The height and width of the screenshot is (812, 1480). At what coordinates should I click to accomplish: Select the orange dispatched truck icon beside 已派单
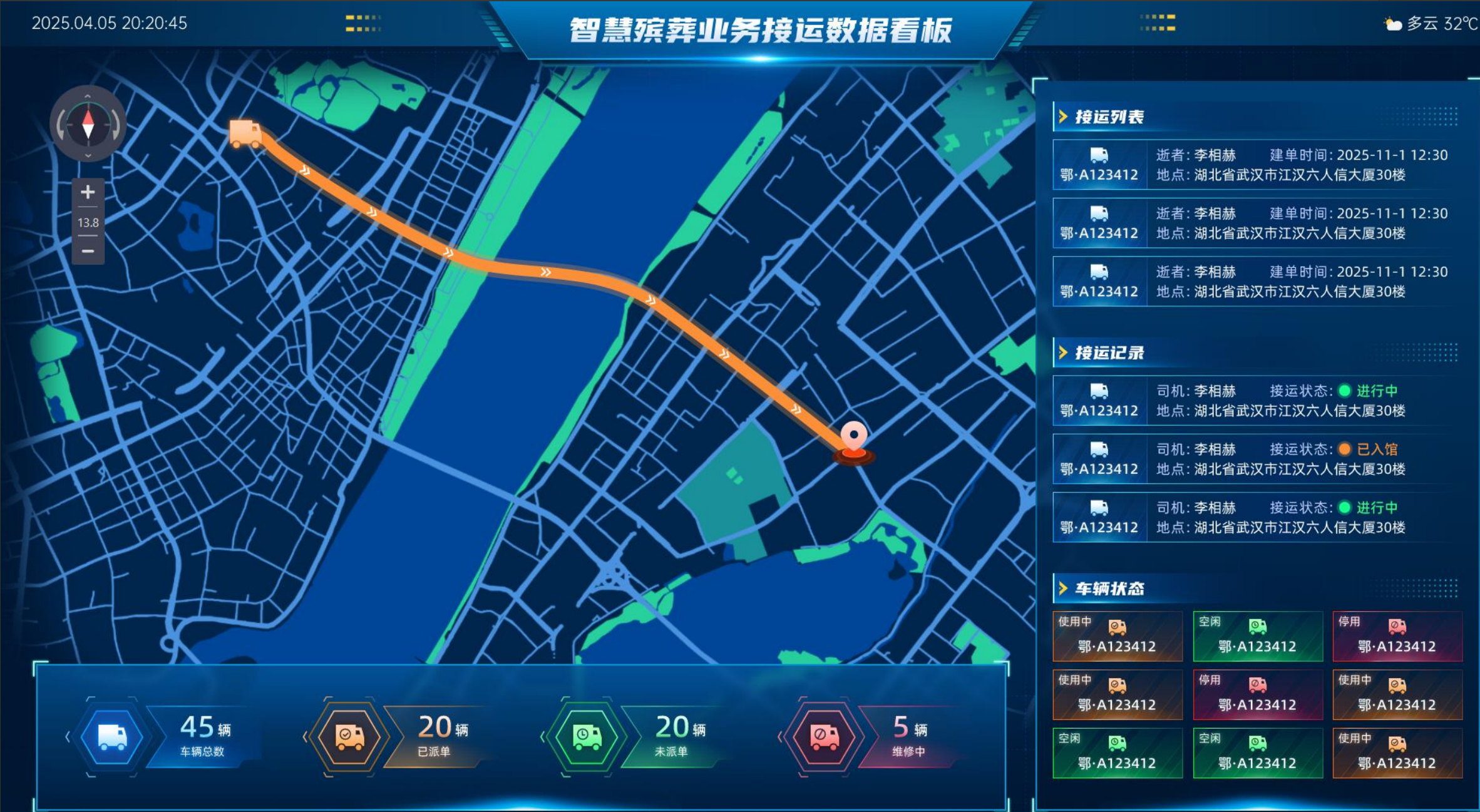347,736
